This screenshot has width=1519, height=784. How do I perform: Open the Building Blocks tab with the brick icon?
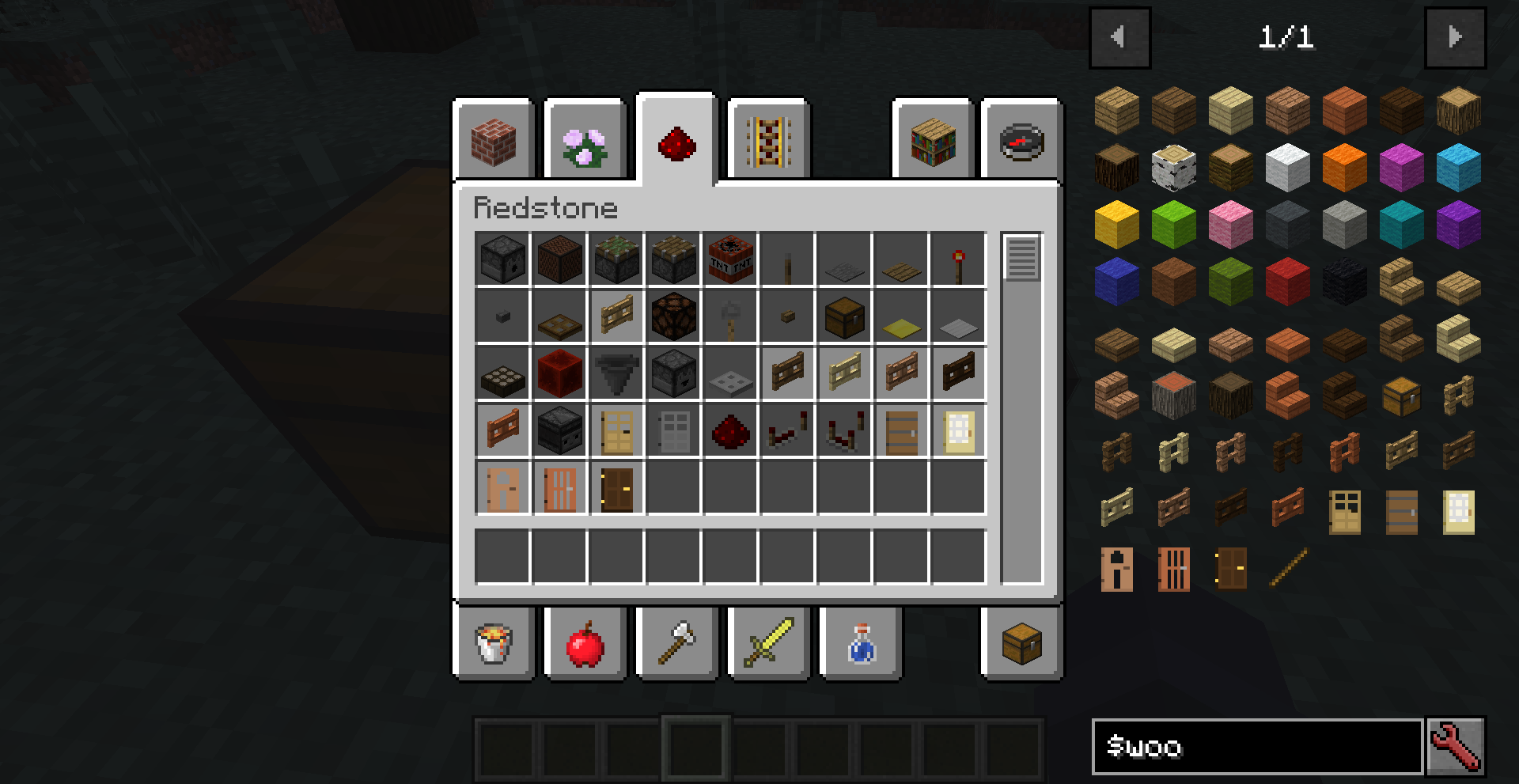[494, 142]
